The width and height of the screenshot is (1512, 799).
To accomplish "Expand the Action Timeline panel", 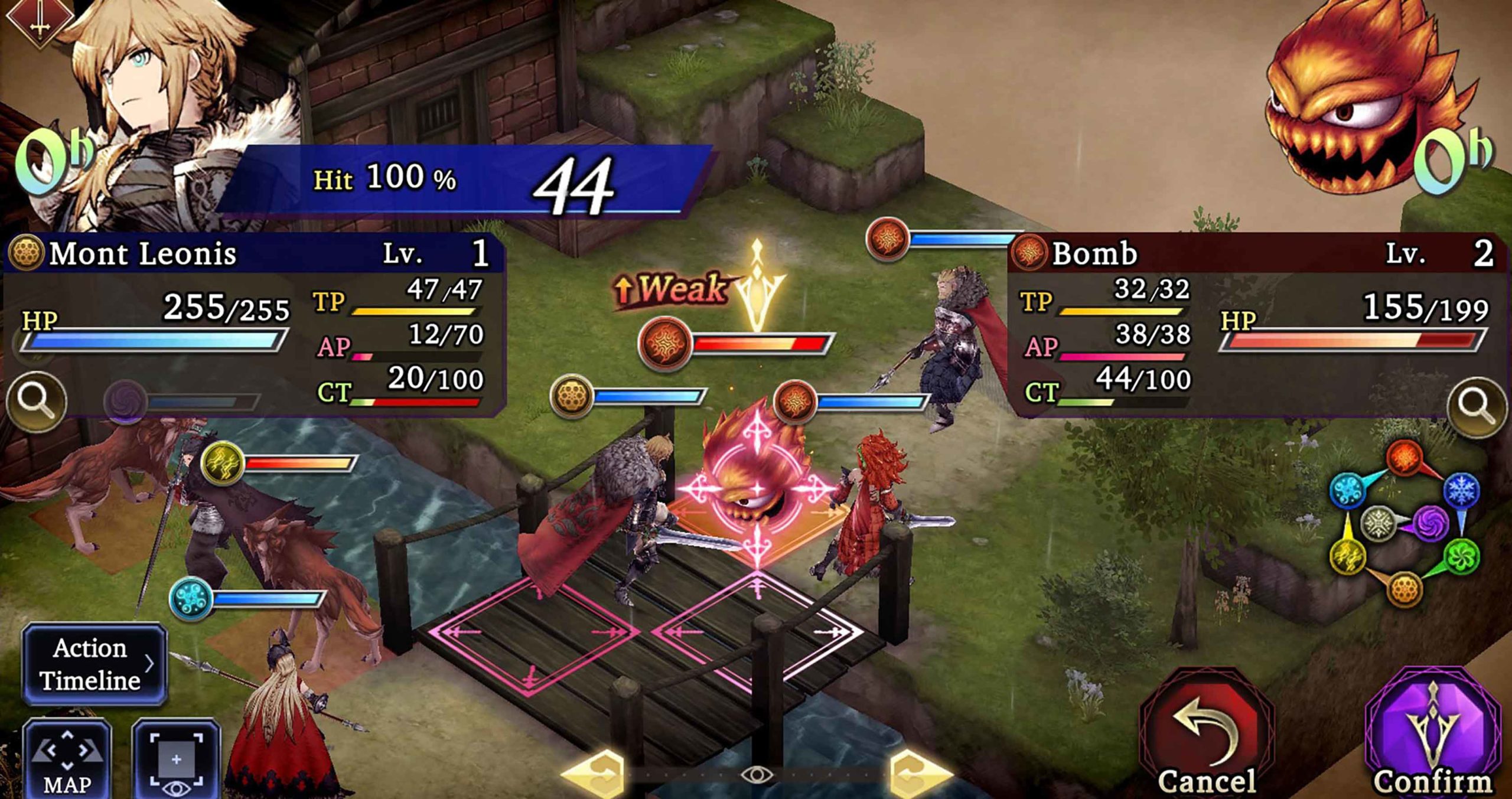I will [97, 664].
